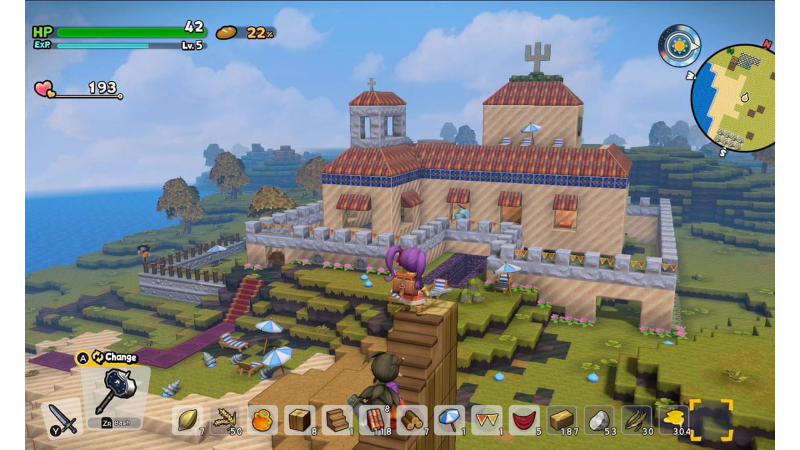Select the stacked logs hotbar slot
Image resolution: width=800 pixels, height=450 pixels.
[x=411, y=419]
